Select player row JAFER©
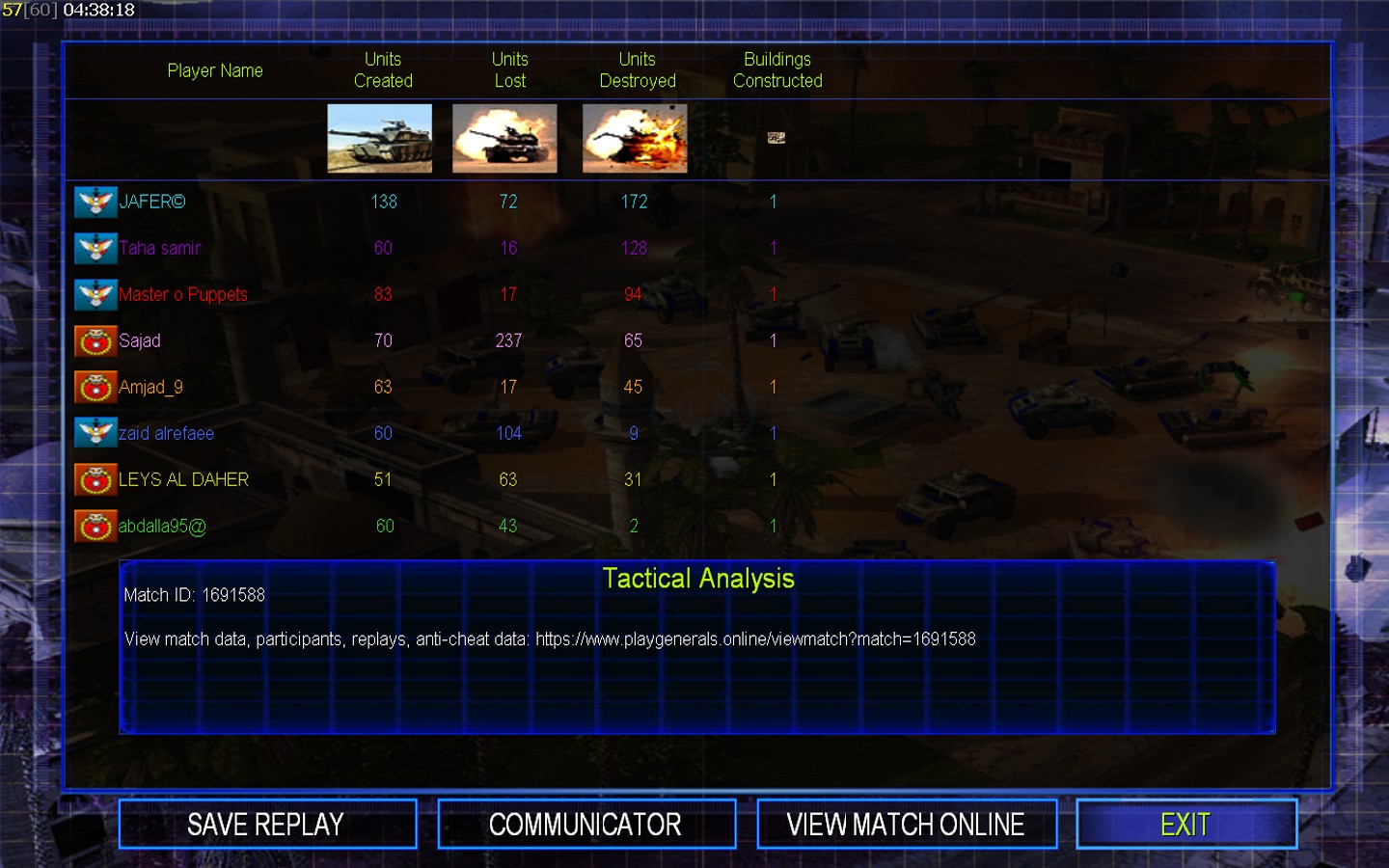This screenshot has height=868, width=1389. click(x=152, y=202)
